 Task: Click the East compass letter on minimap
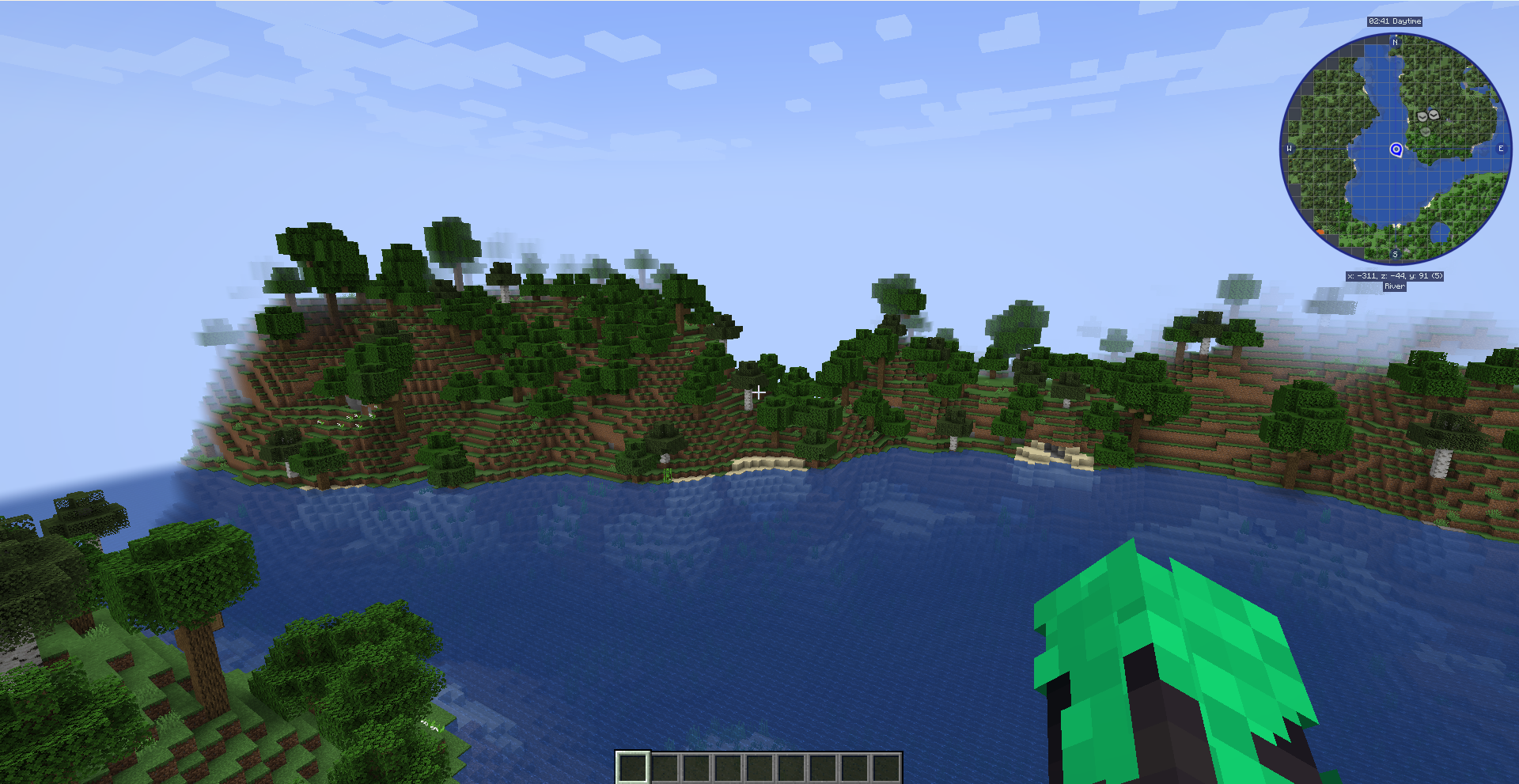[1502, 149]
